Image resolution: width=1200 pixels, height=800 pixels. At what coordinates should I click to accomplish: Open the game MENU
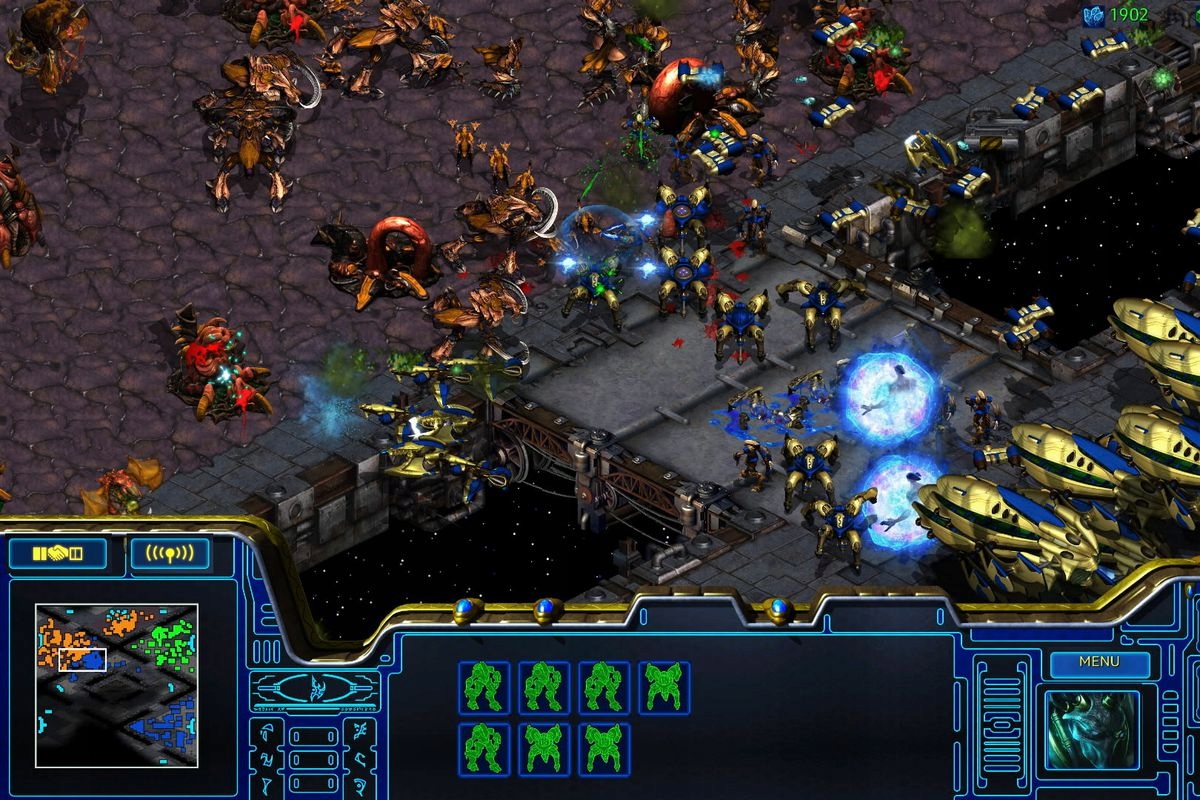tap(1099, 662)
